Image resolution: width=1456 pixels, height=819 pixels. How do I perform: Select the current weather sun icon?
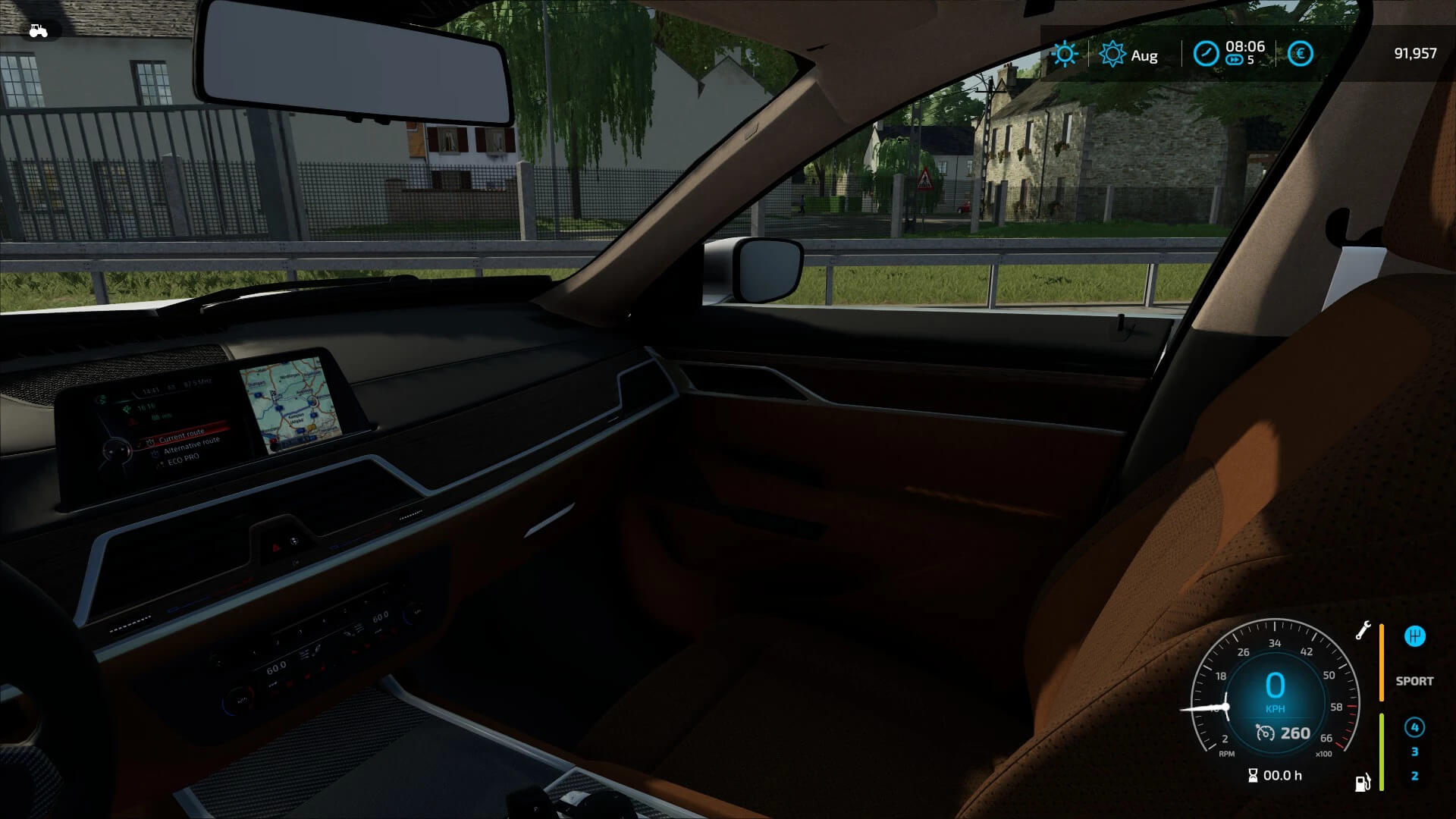[1065, 54]
